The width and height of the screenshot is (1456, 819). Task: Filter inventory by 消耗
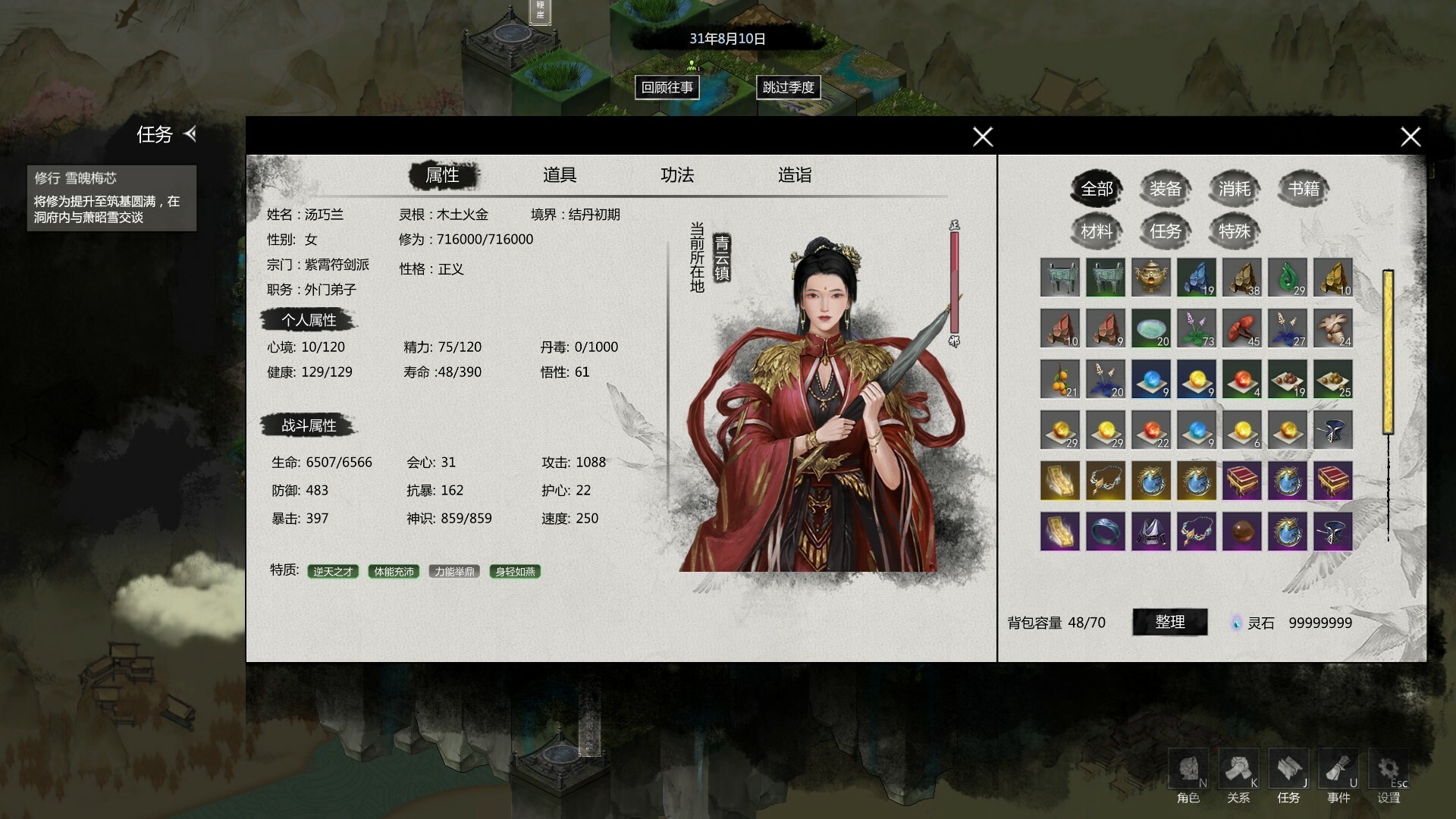click(x=1234, y=189)
